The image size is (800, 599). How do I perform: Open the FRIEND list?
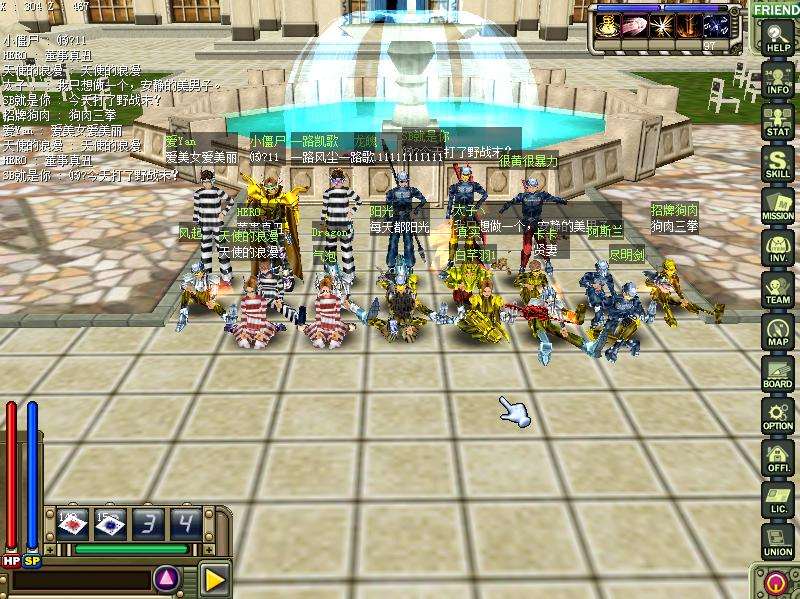pos(777,9)
